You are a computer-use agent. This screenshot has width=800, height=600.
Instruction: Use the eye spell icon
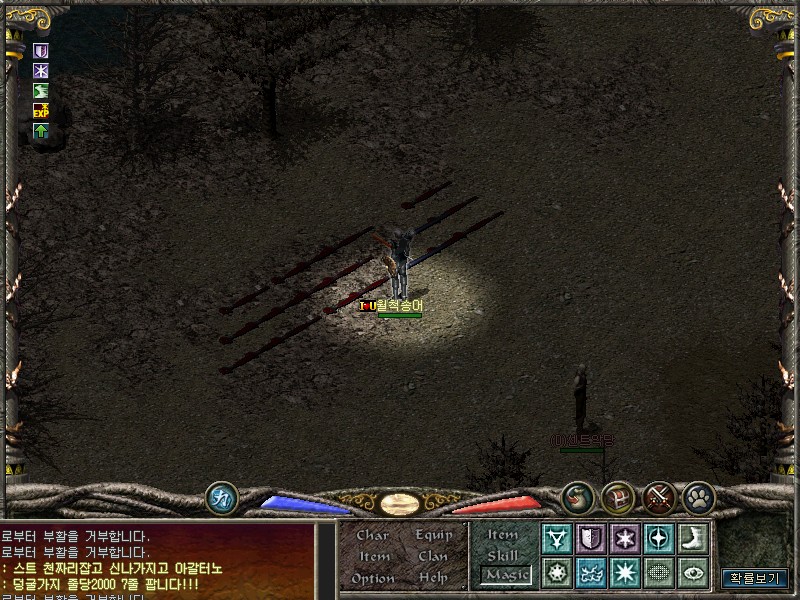(x=692, y=573)
